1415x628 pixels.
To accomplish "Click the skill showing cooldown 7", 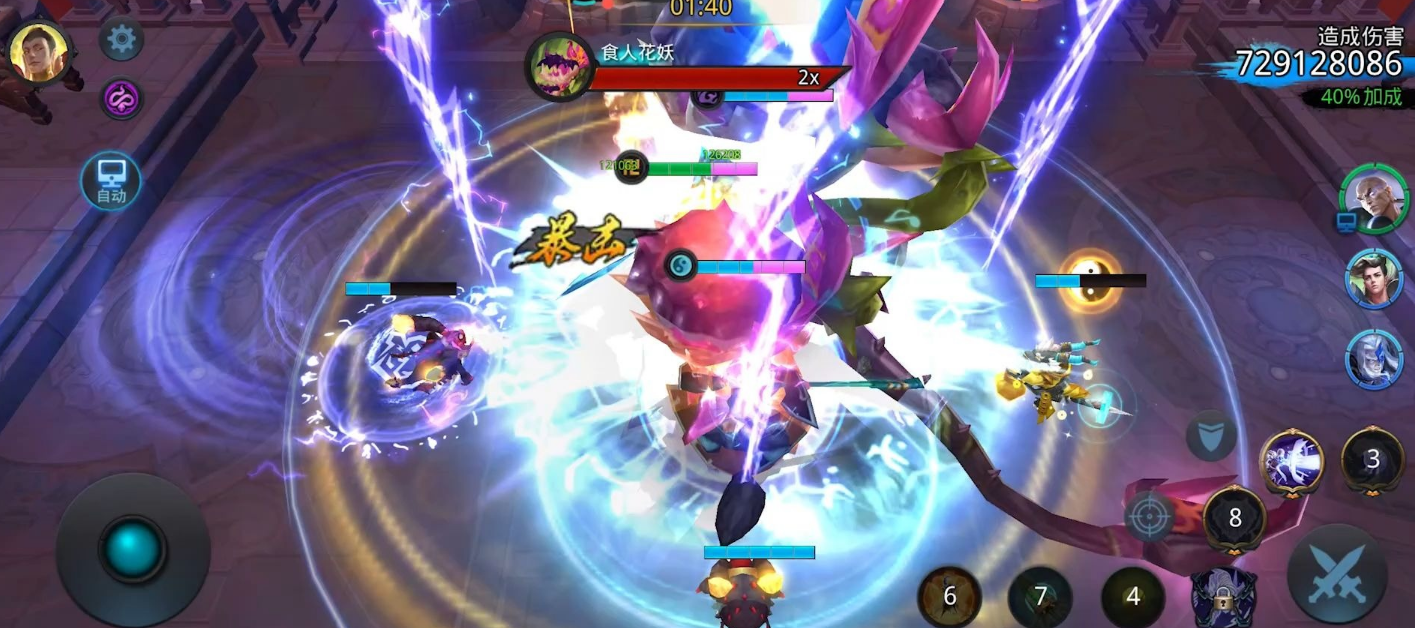I will coord(1040,597).
